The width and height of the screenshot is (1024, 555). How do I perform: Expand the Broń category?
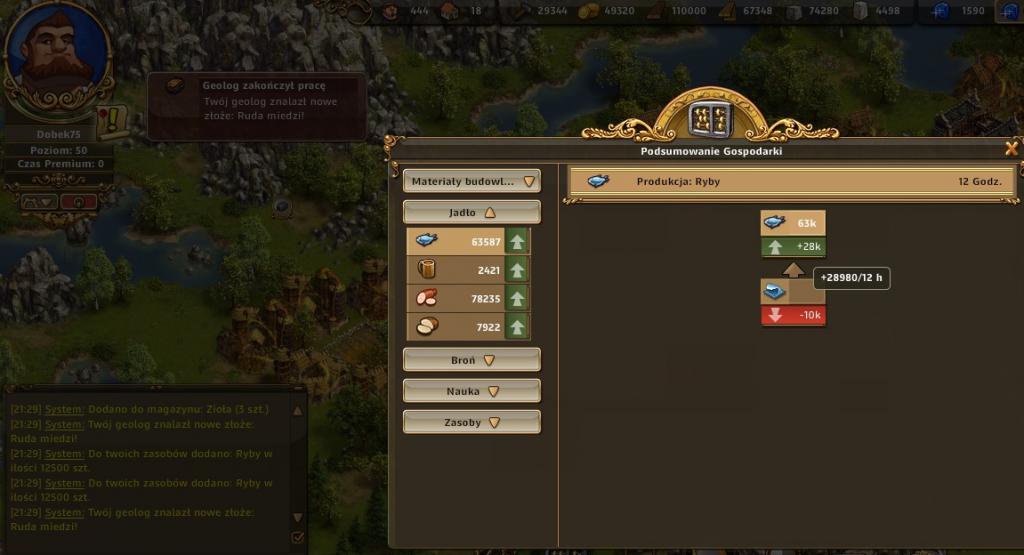tap(471, 360)
